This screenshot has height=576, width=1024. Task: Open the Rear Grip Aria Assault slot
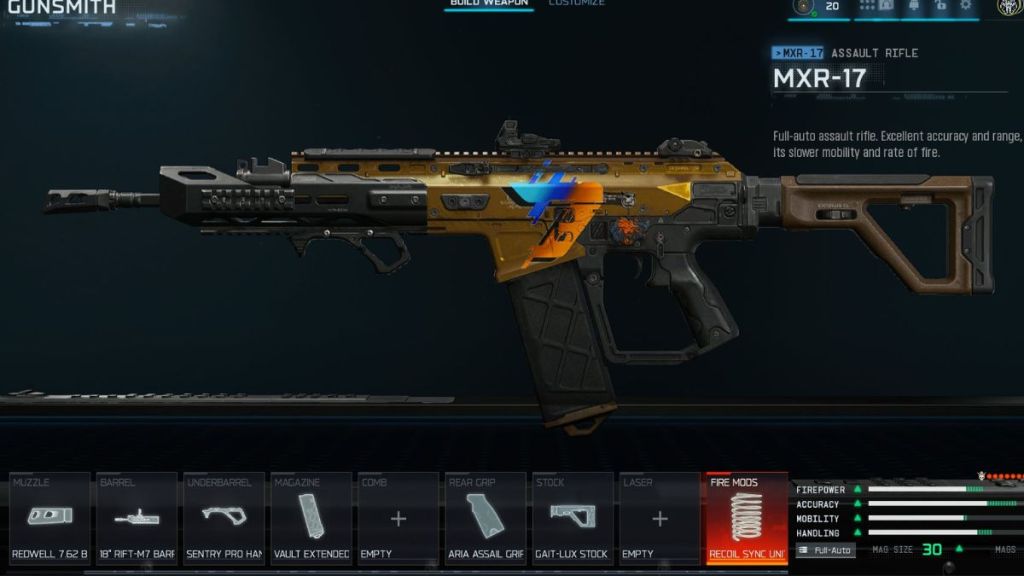[485, 518]
